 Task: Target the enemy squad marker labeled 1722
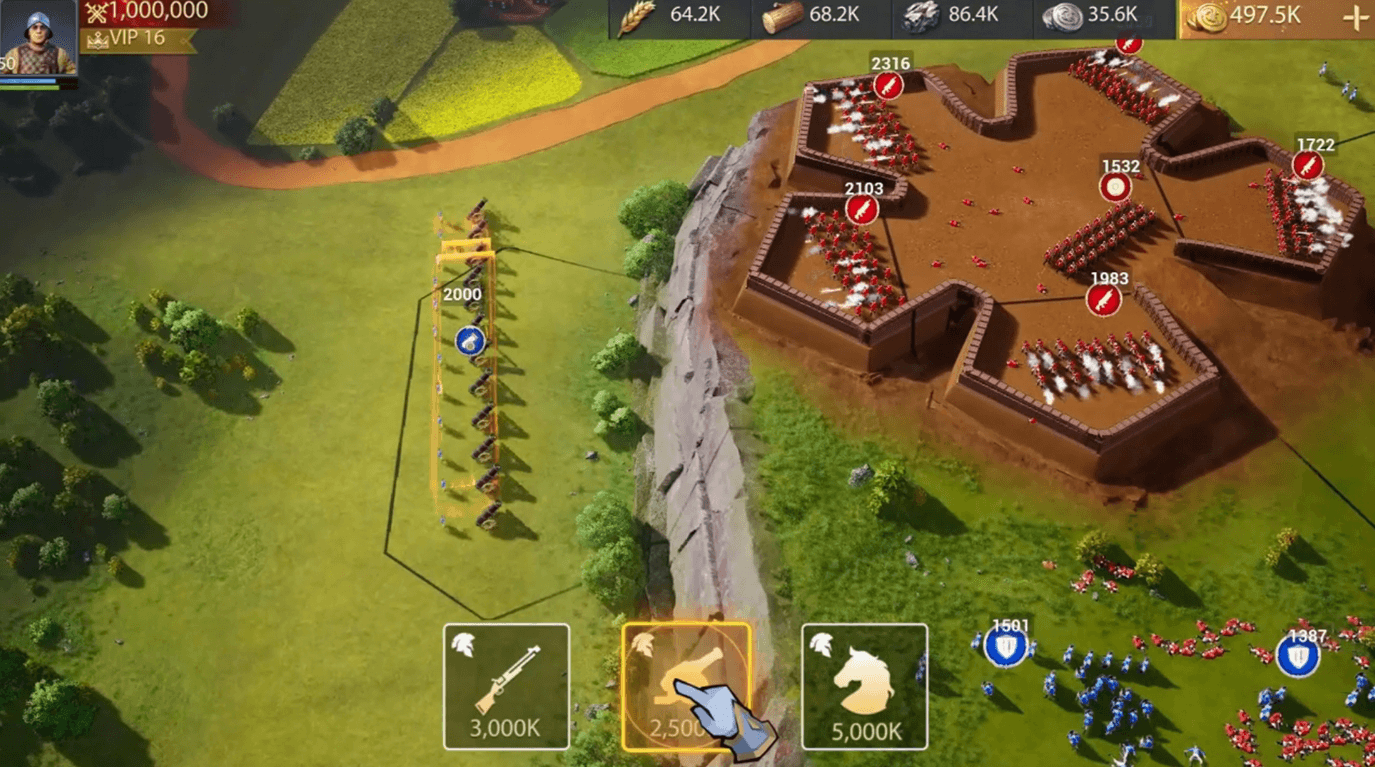[1309, 166]
